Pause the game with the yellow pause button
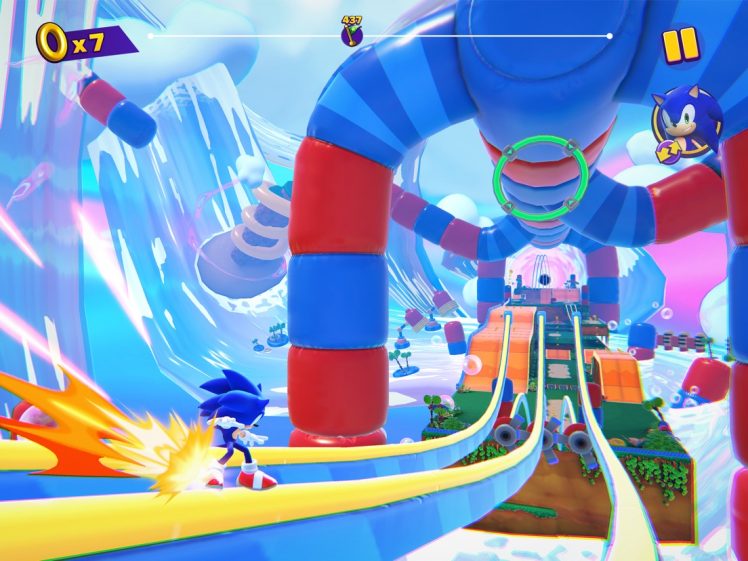 click(x=680, y=45)
